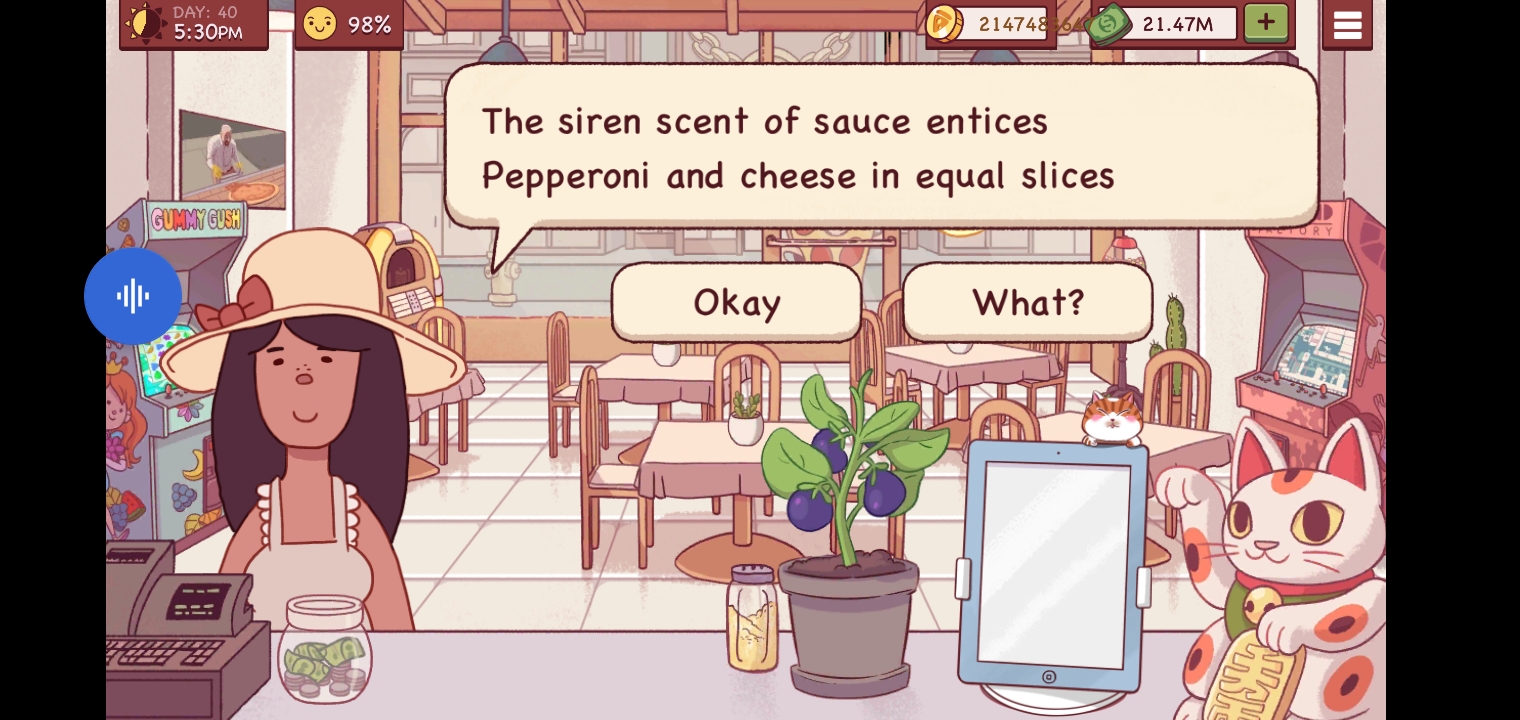This screenshot has width=1520, height=720.
Task: Answer What? to the customer
Action: tap(1028, 302)
